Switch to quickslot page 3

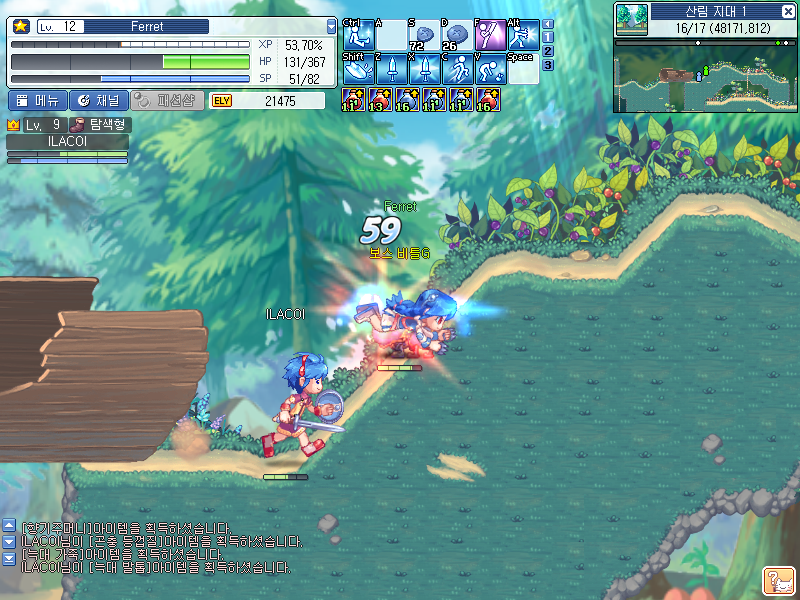pyautogui.click(x=547, y=65)
